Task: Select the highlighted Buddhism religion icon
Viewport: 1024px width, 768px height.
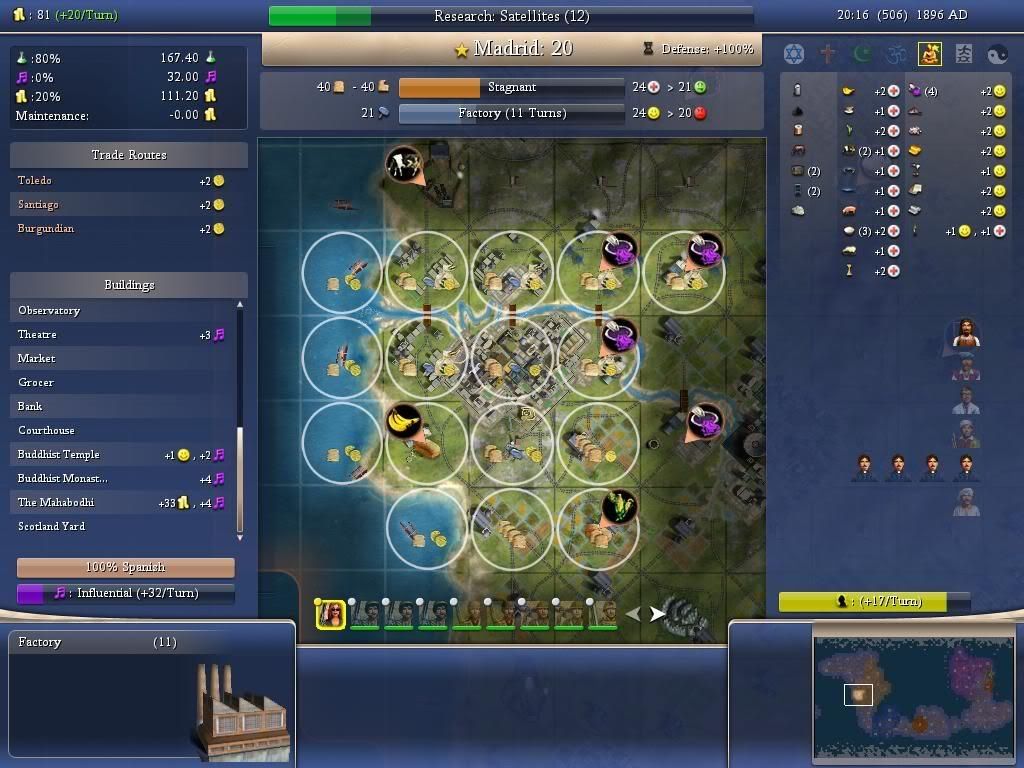Action: coord(930,54)
